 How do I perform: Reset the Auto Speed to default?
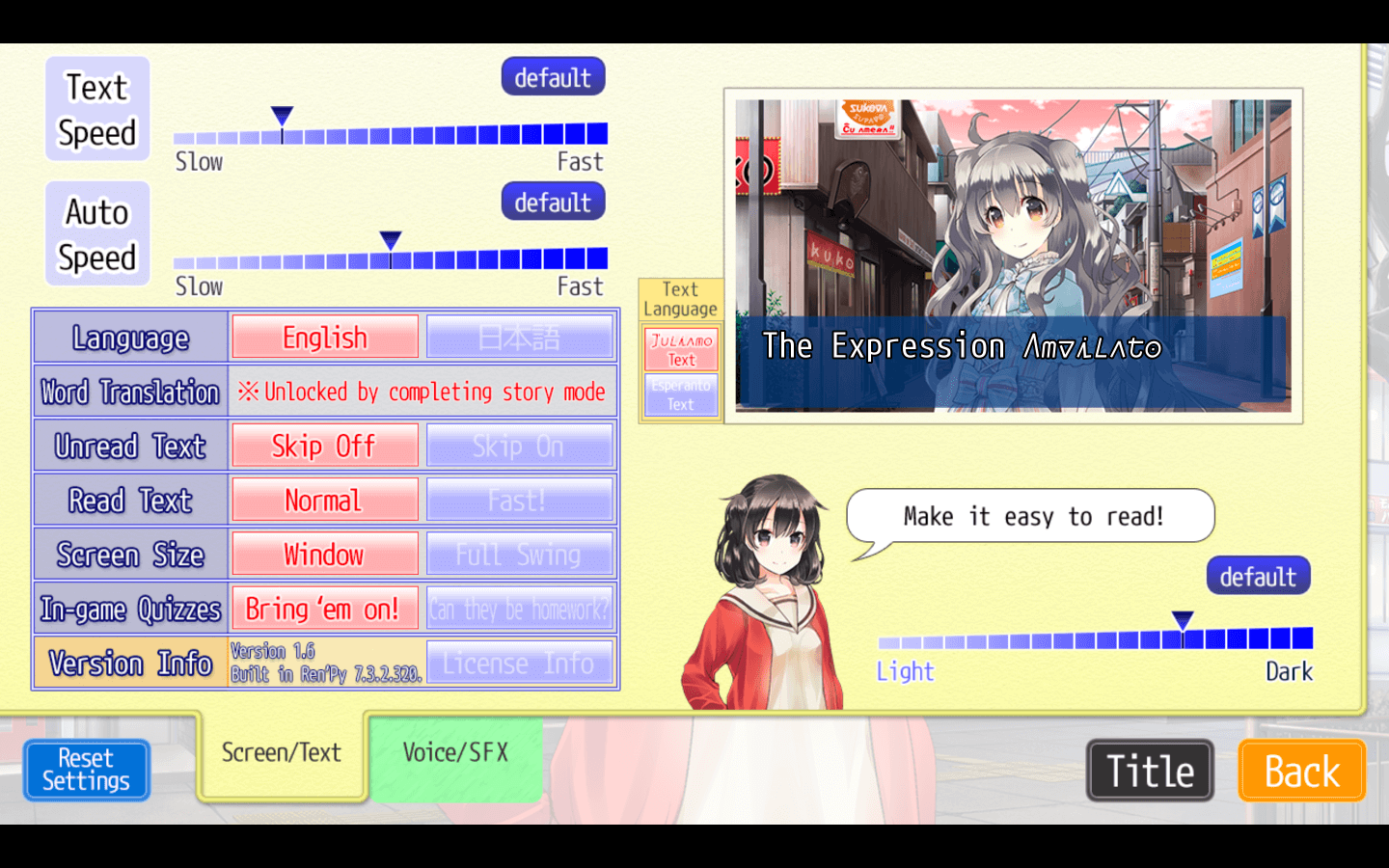553,203
